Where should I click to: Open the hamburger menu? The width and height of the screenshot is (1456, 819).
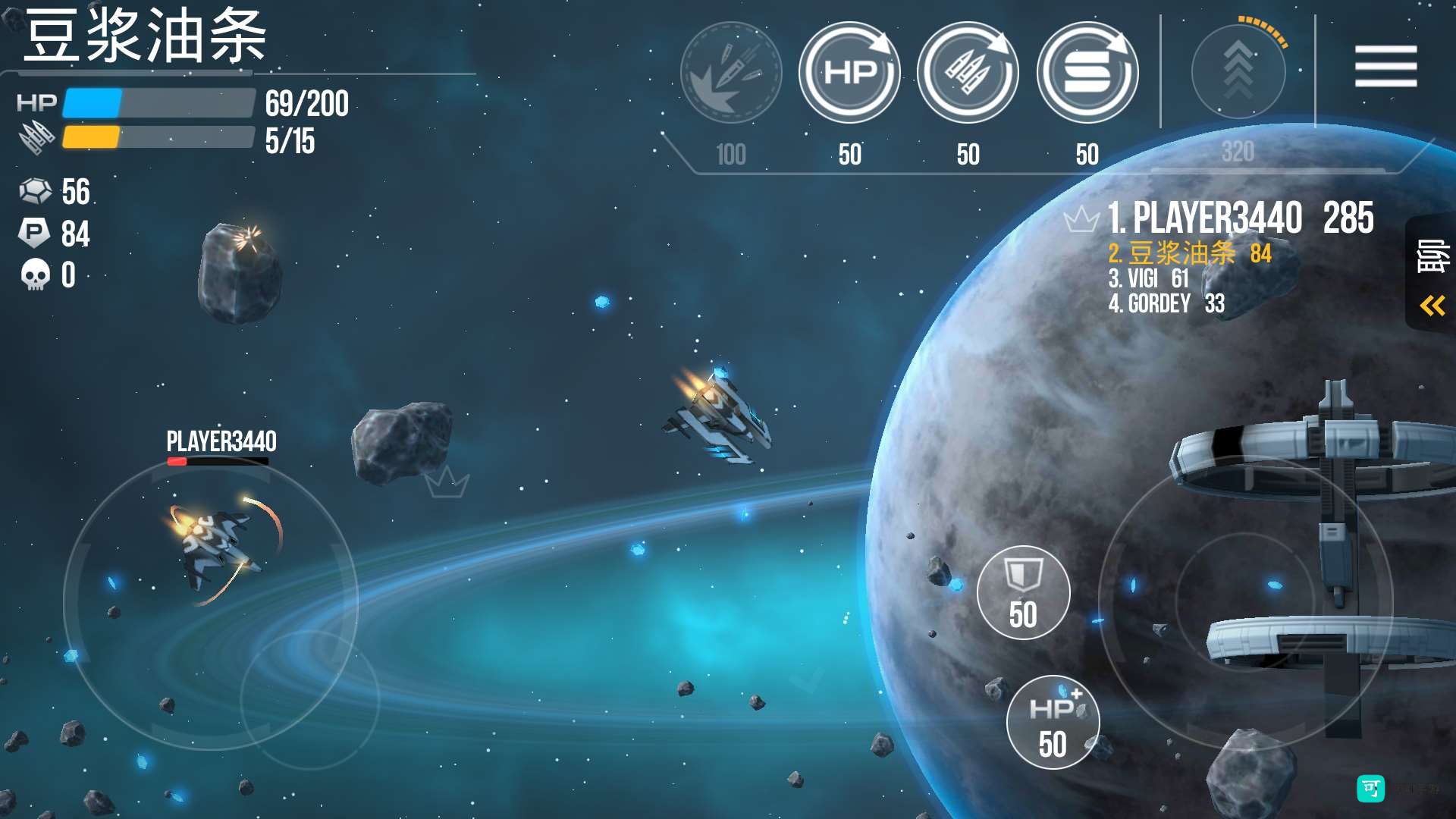point(1385,66)
